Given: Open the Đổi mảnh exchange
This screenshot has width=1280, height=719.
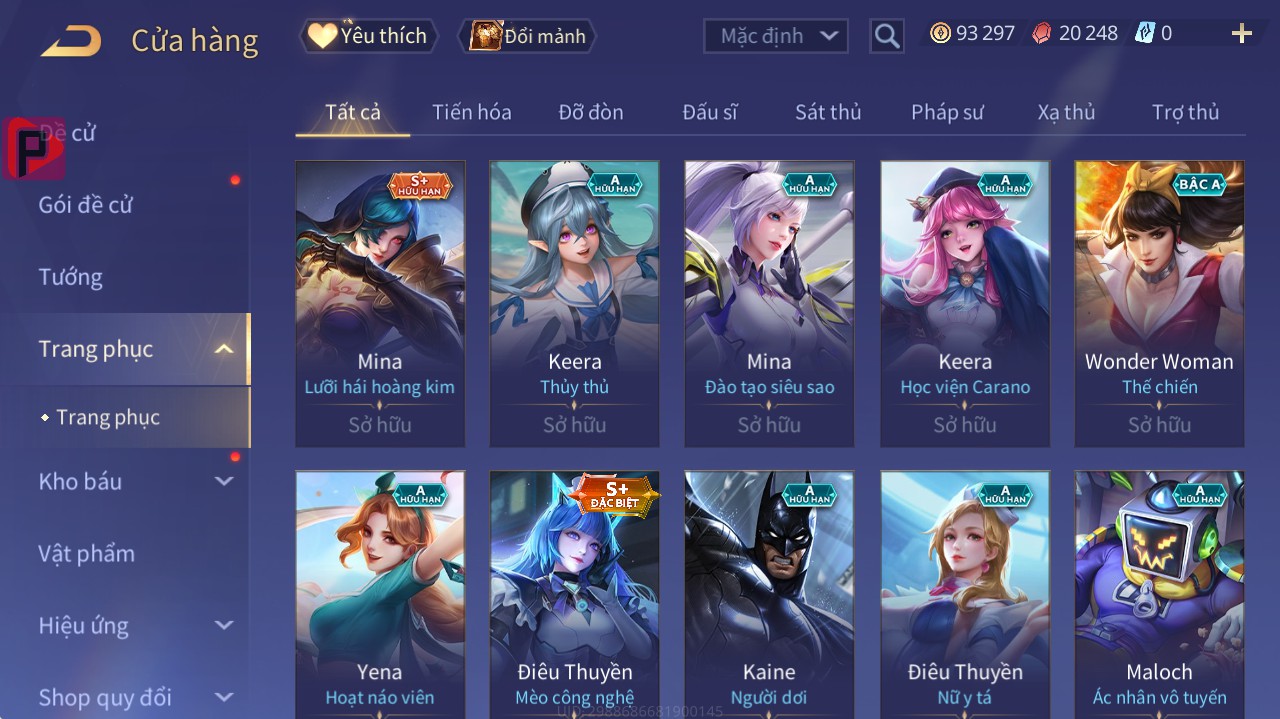Looking at the screenshot, I should pos(528,37).
